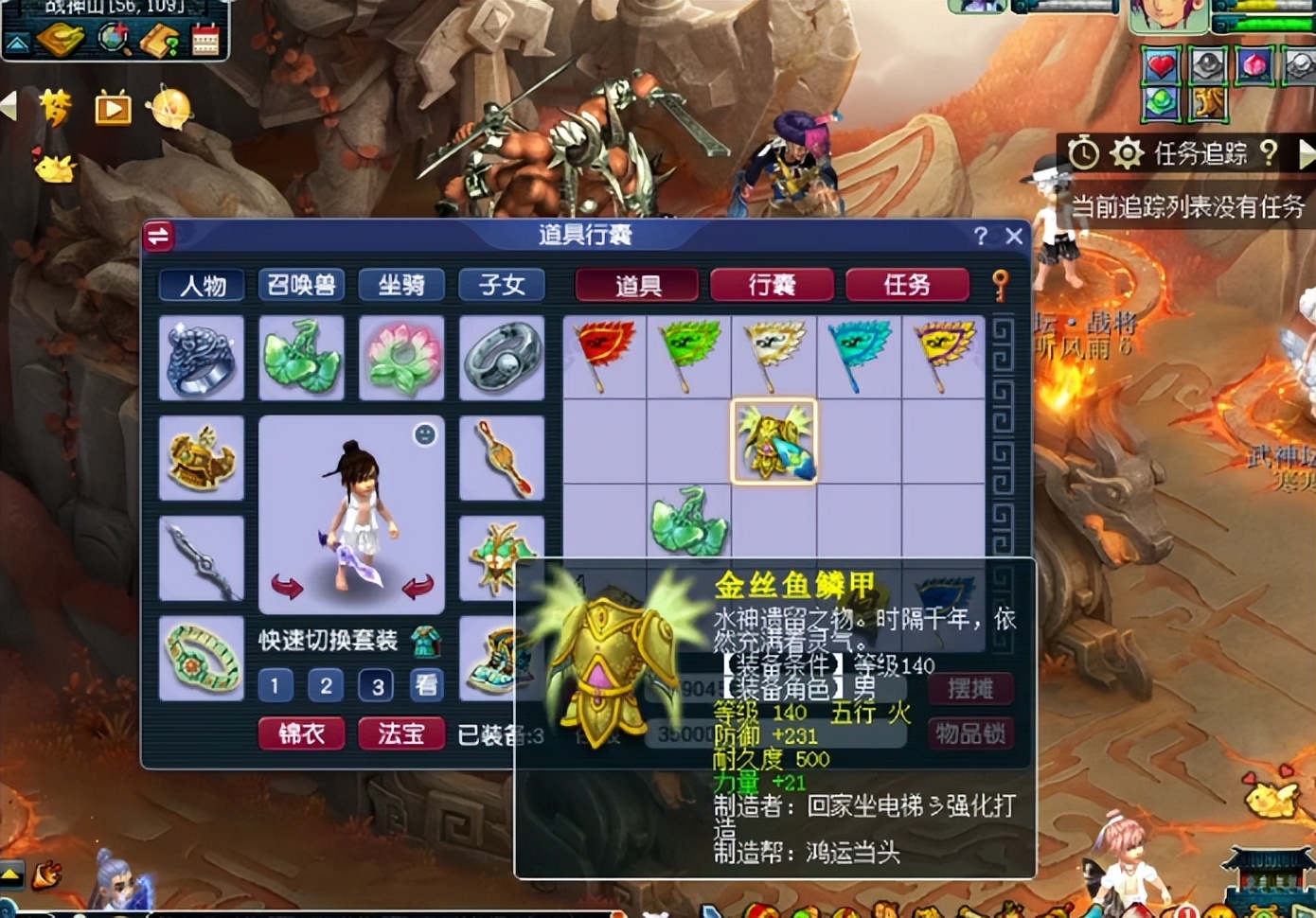The height and width of the screenshot is (918, 1316).
Task: Switch to the 行囊 tab
Action: tap(772, 284)
